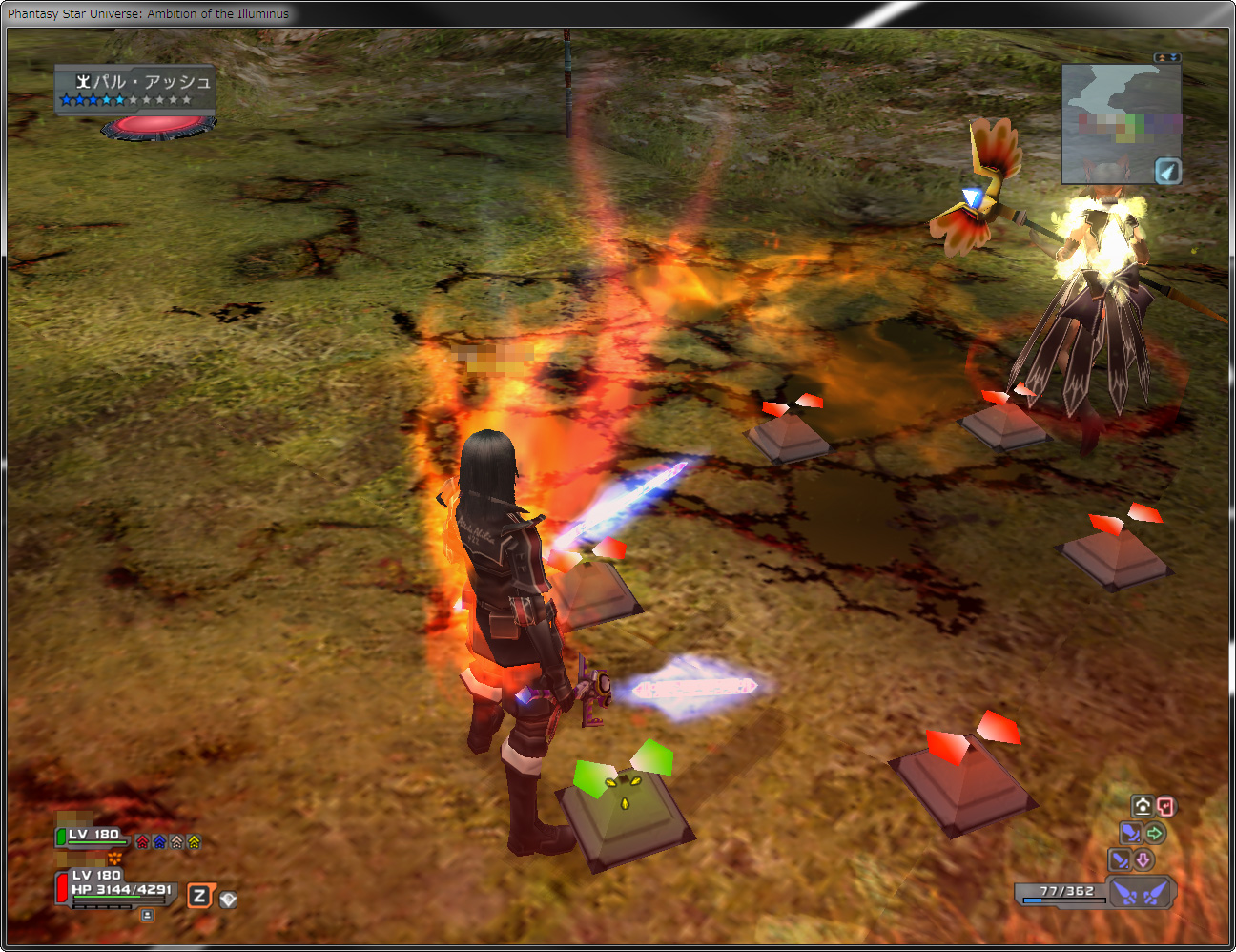This screenshot has width=1236, height=952.
Task: Click the blue defense buff icon
Action: point(160,841)
